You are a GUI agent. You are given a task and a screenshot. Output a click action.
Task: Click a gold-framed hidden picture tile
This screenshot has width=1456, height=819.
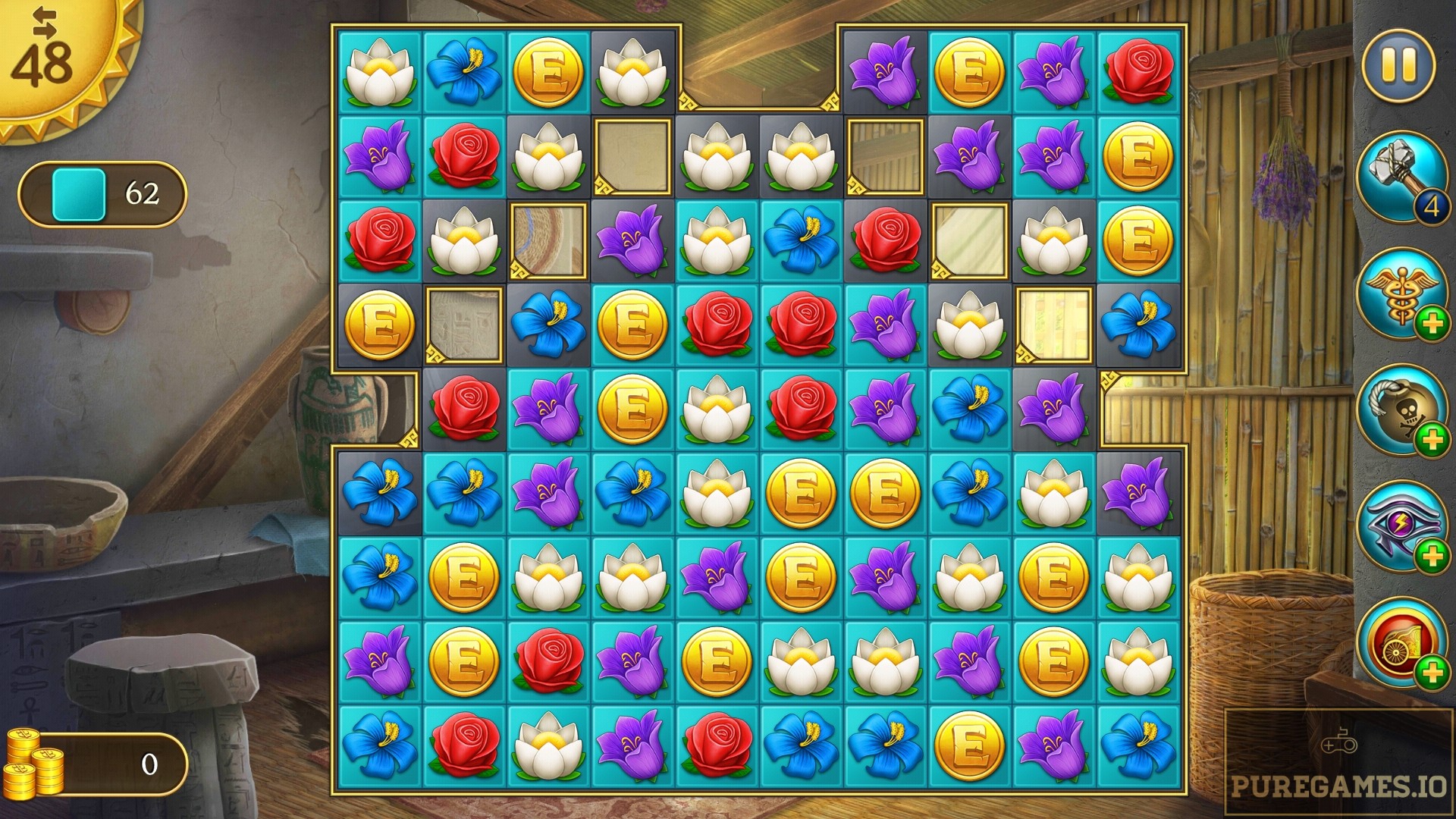click(632, 158)
